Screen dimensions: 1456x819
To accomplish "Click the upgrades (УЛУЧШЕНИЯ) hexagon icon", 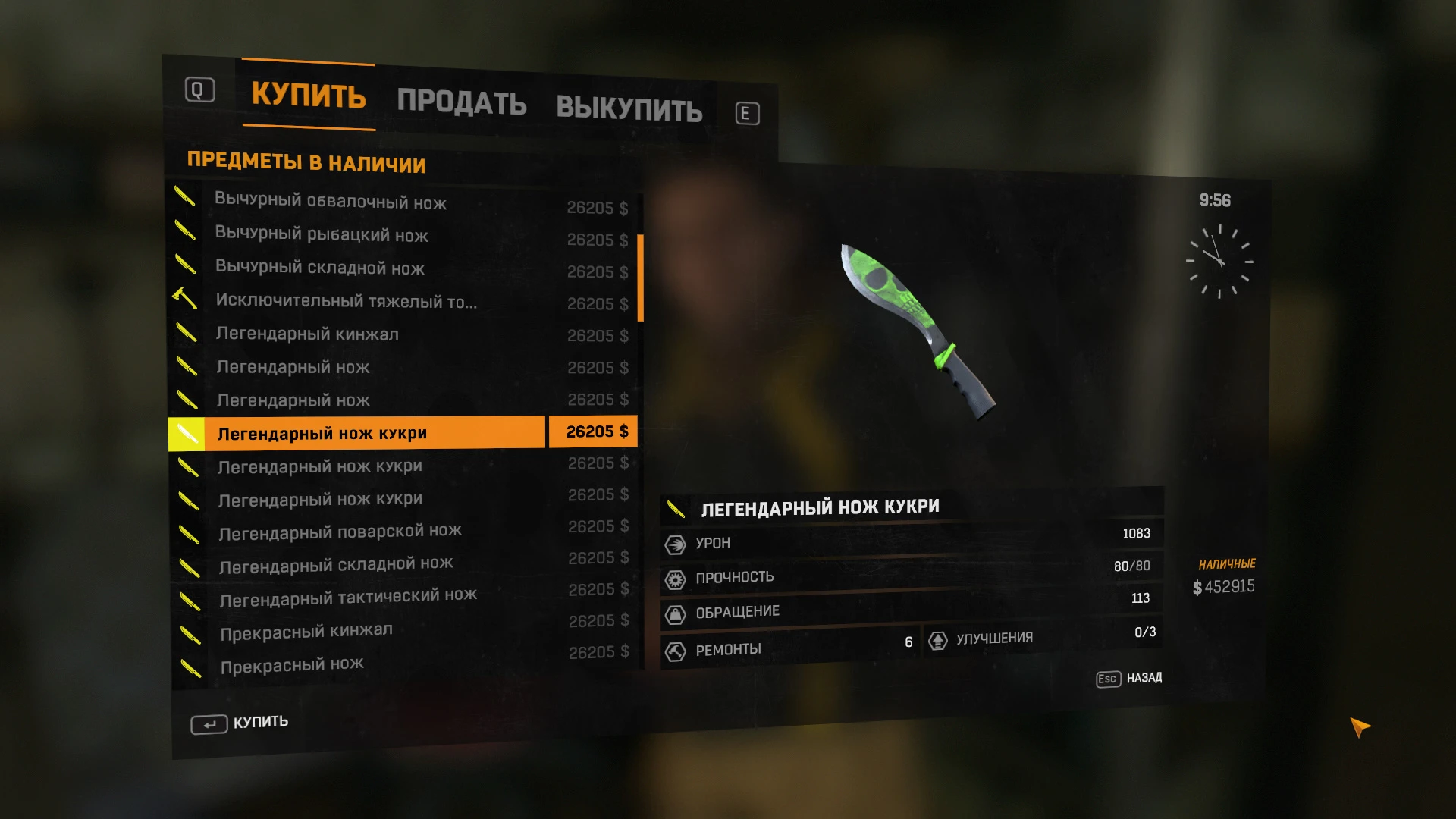I will pyautogui.click(x=940, y=639).
